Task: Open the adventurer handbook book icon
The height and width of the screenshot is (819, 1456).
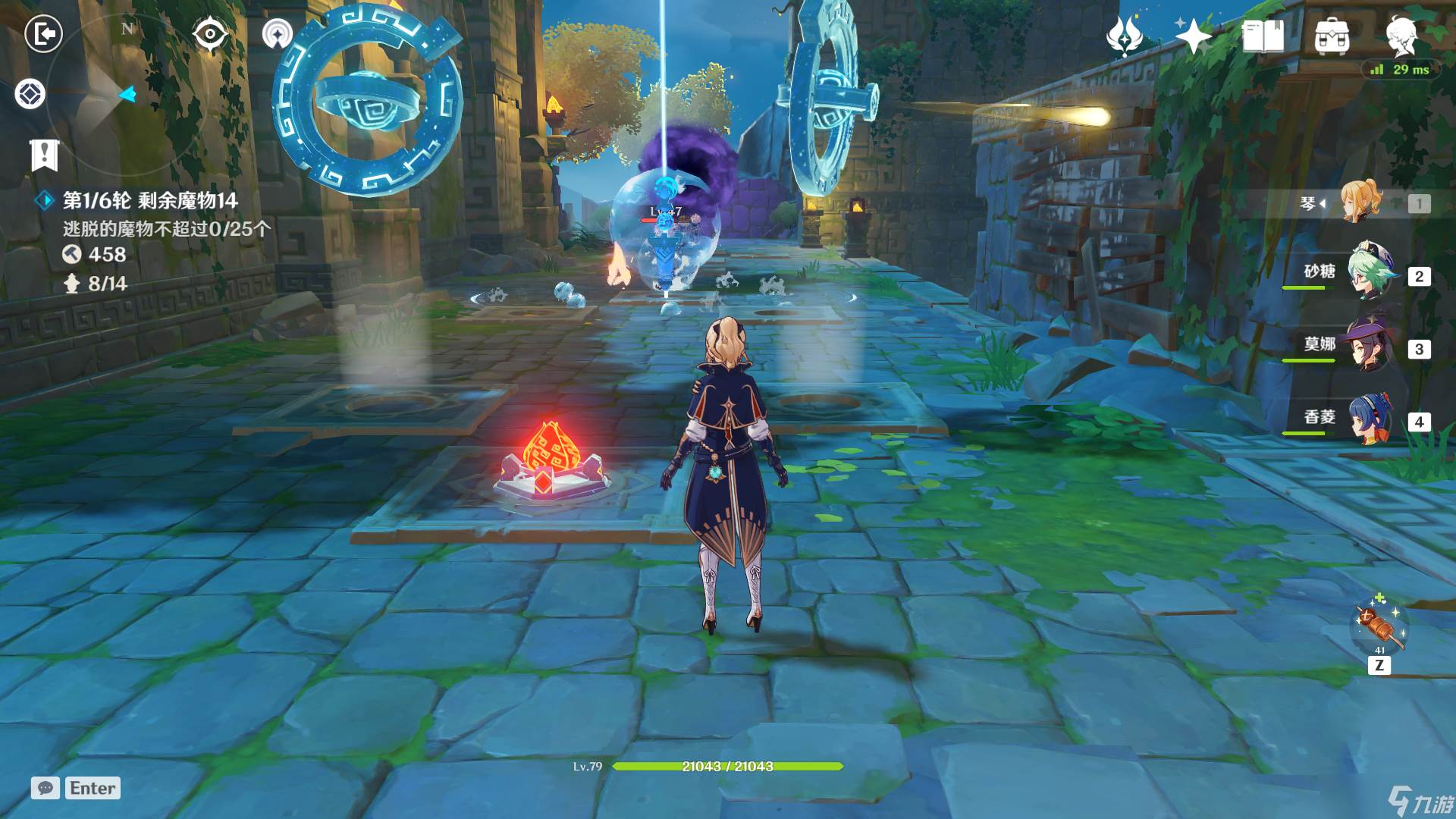Action: coord(1263,36)
